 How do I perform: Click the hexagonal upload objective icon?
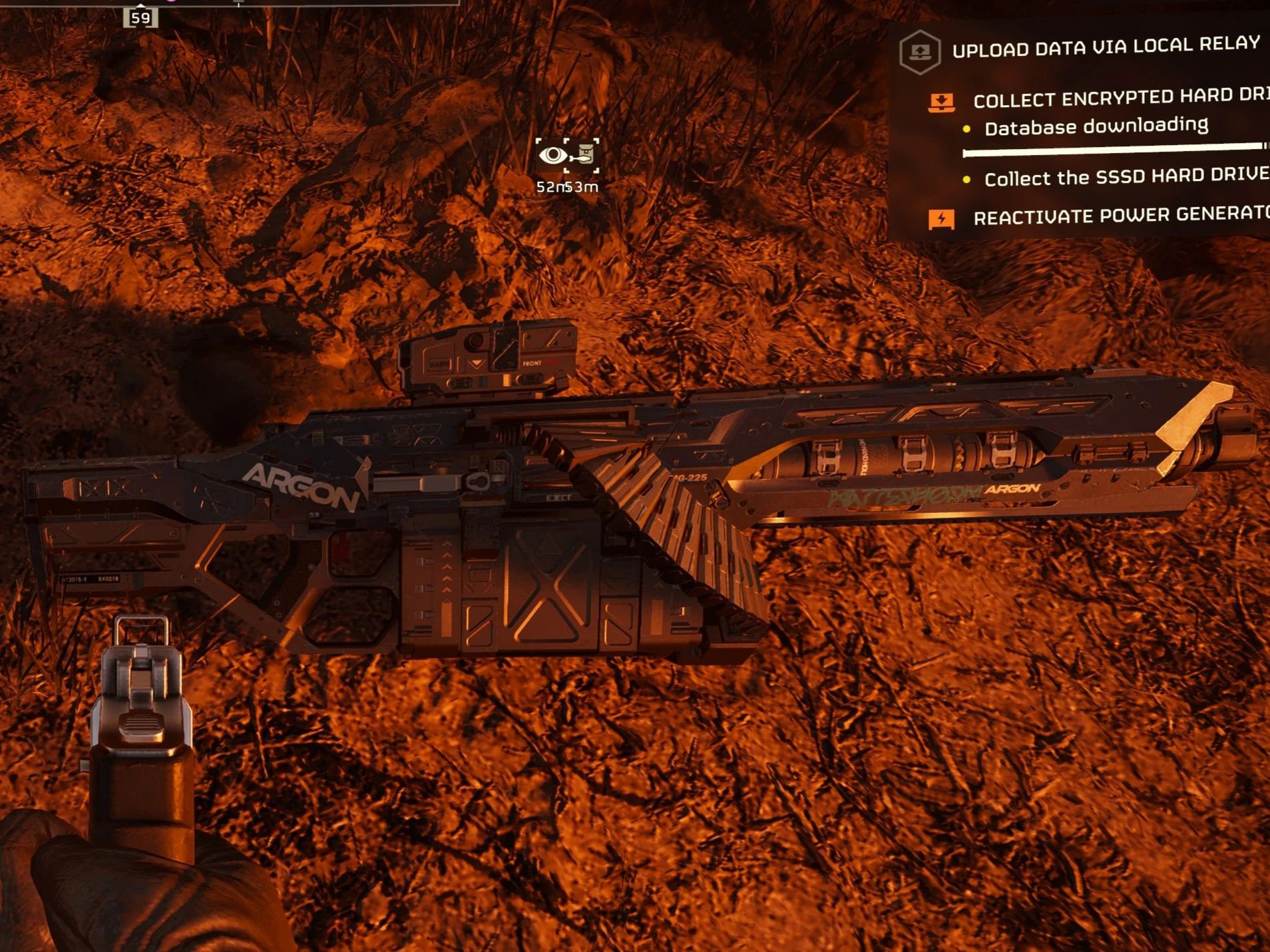(x=919, y=51)
